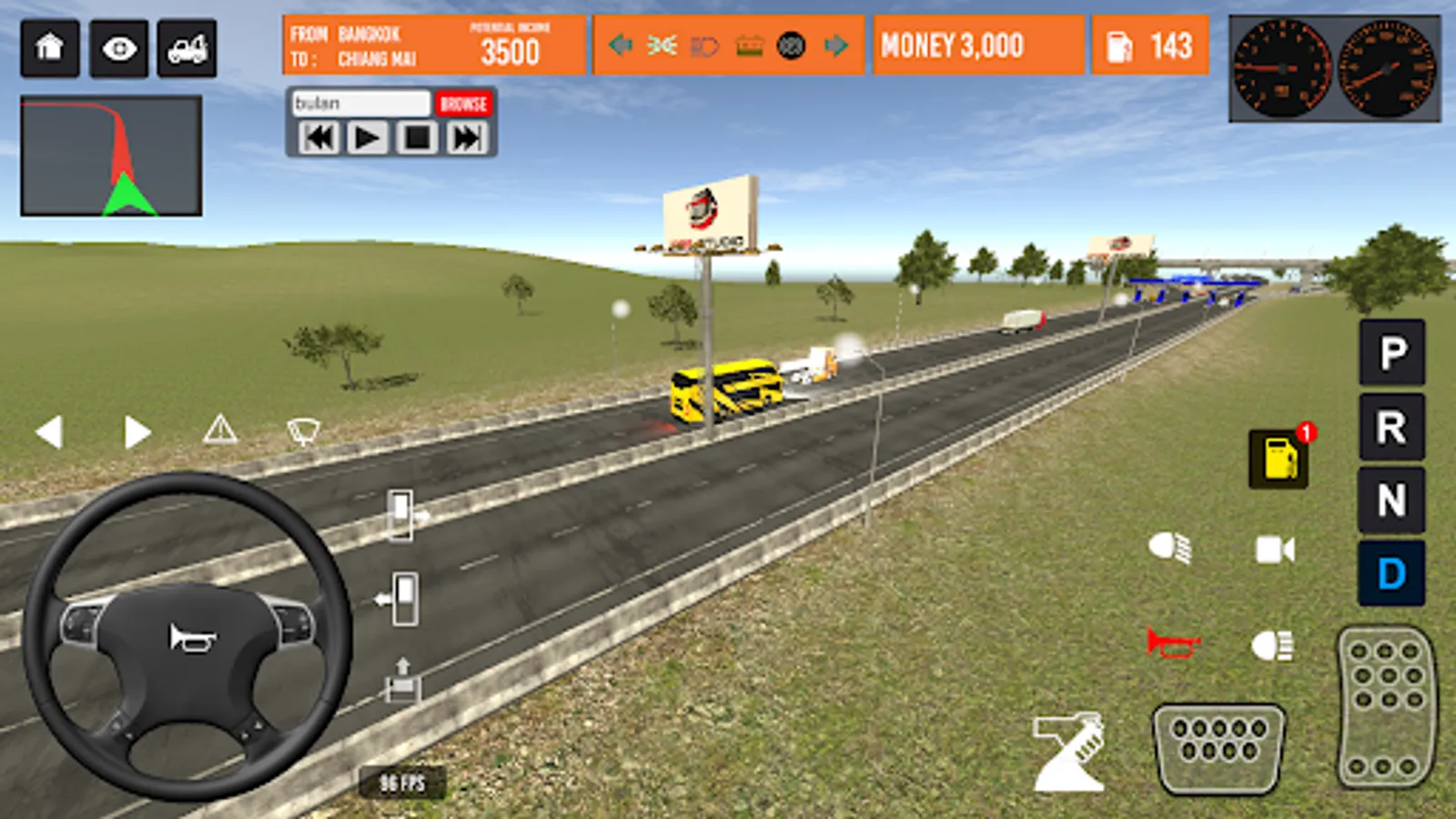
Task: Stop the music playback
Action: (417, 138)
